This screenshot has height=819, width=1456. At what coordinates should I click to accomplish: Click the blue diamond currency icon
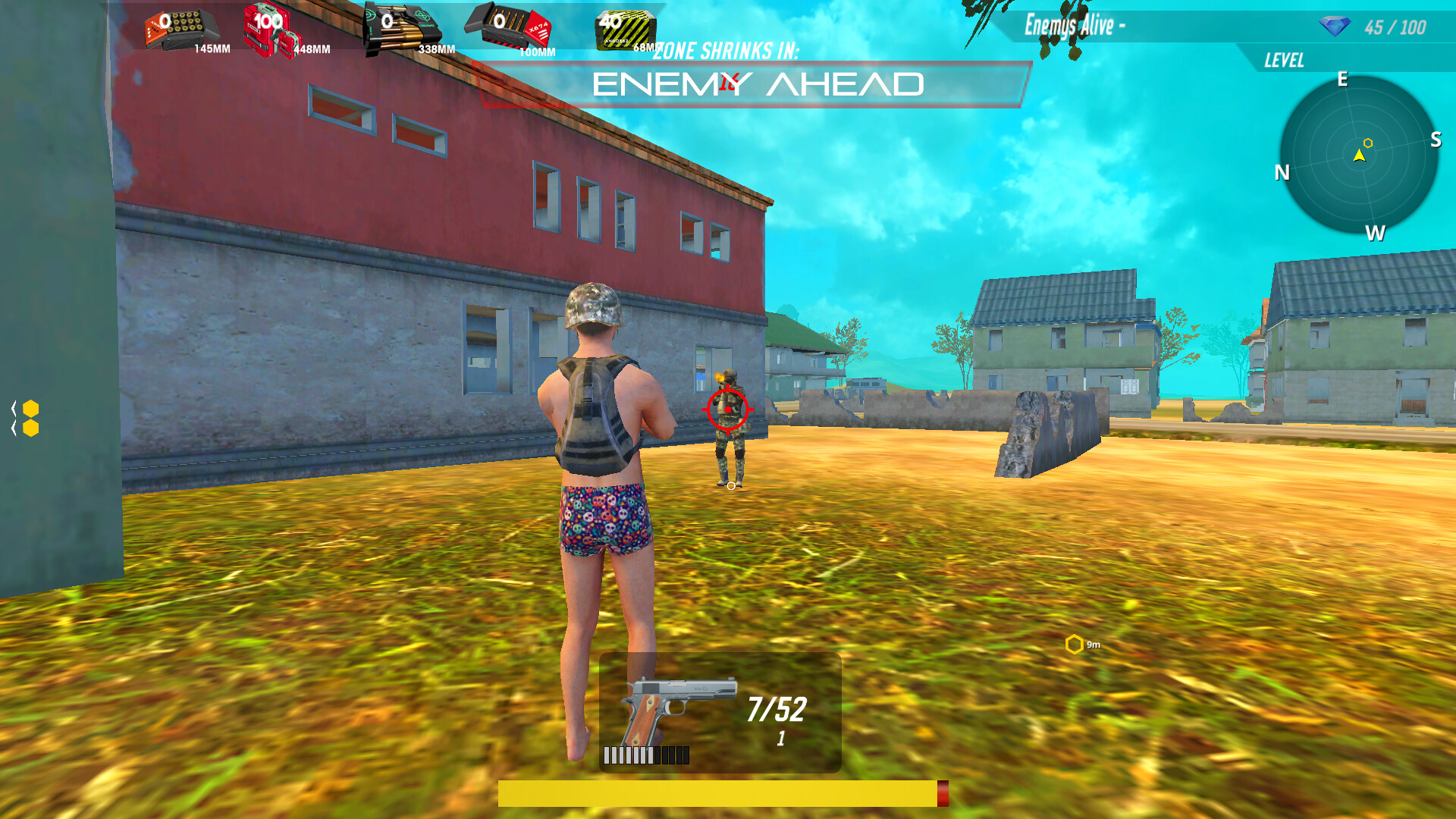coord(1335,27)
